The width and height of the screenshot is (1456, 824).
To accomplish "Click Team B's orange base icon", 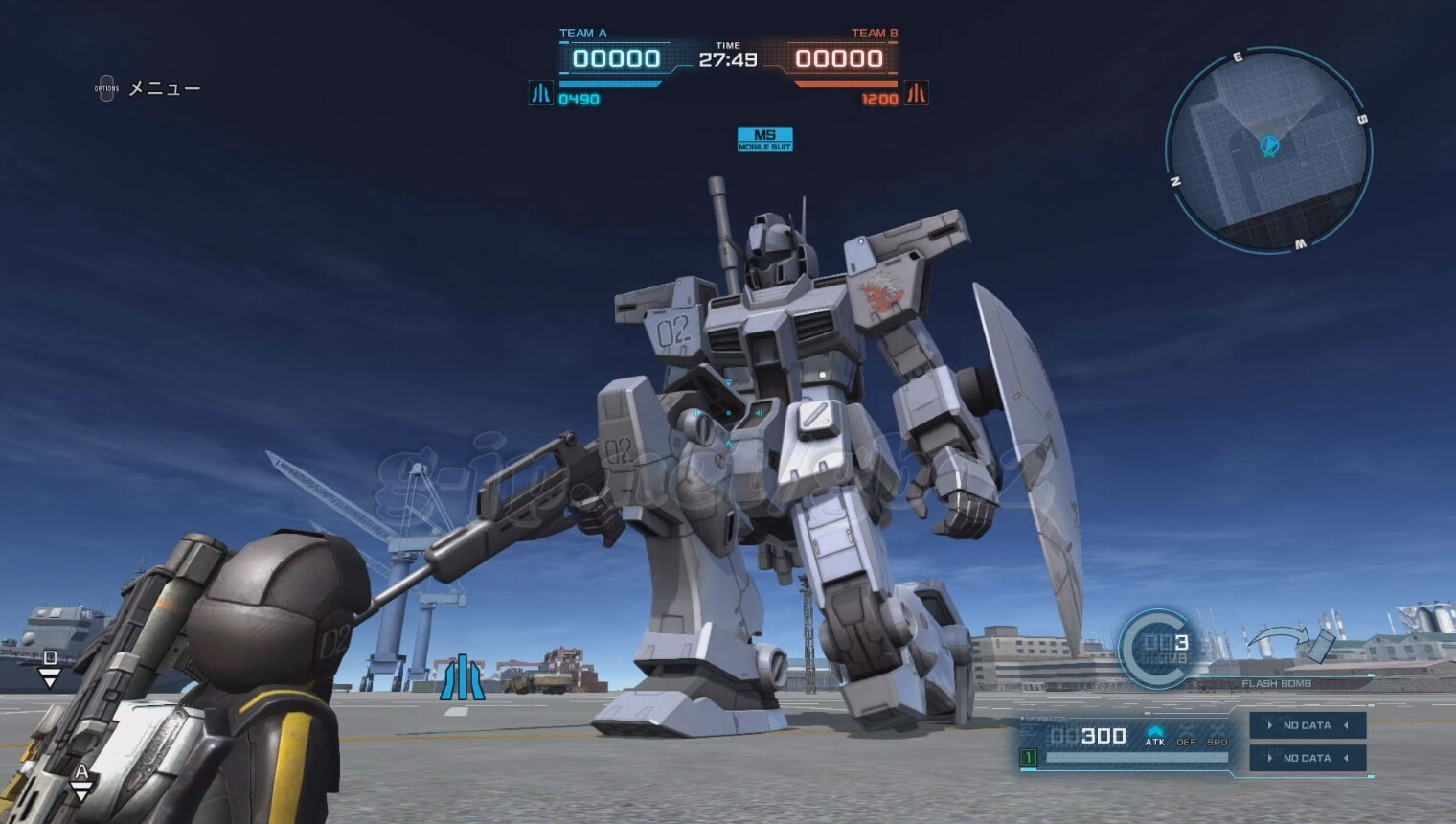I will 917,94.
